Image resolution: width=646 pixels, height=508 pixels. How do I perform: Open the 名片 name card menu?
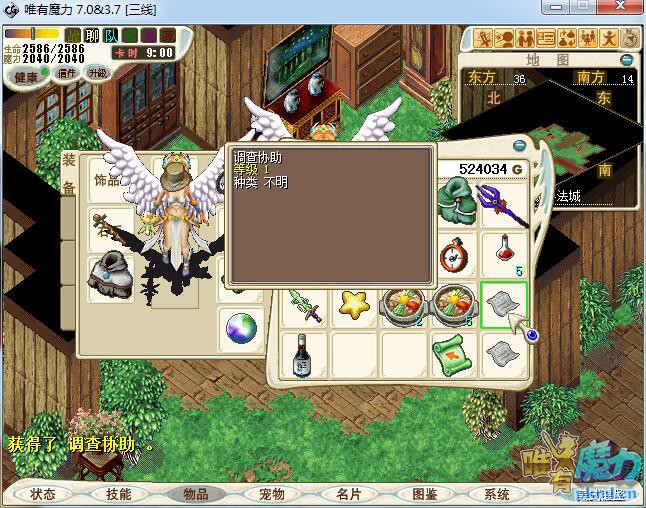[x=347, y=494]
